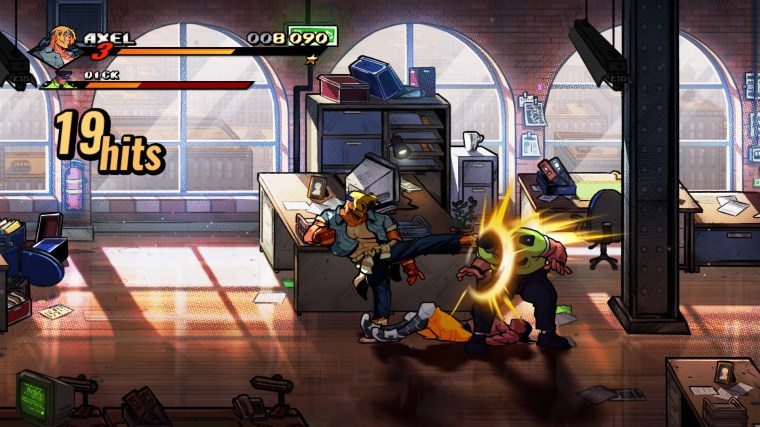This screenshot has height=427, width=760.
Task: Select the star special move icon
Action: (311, 59)
